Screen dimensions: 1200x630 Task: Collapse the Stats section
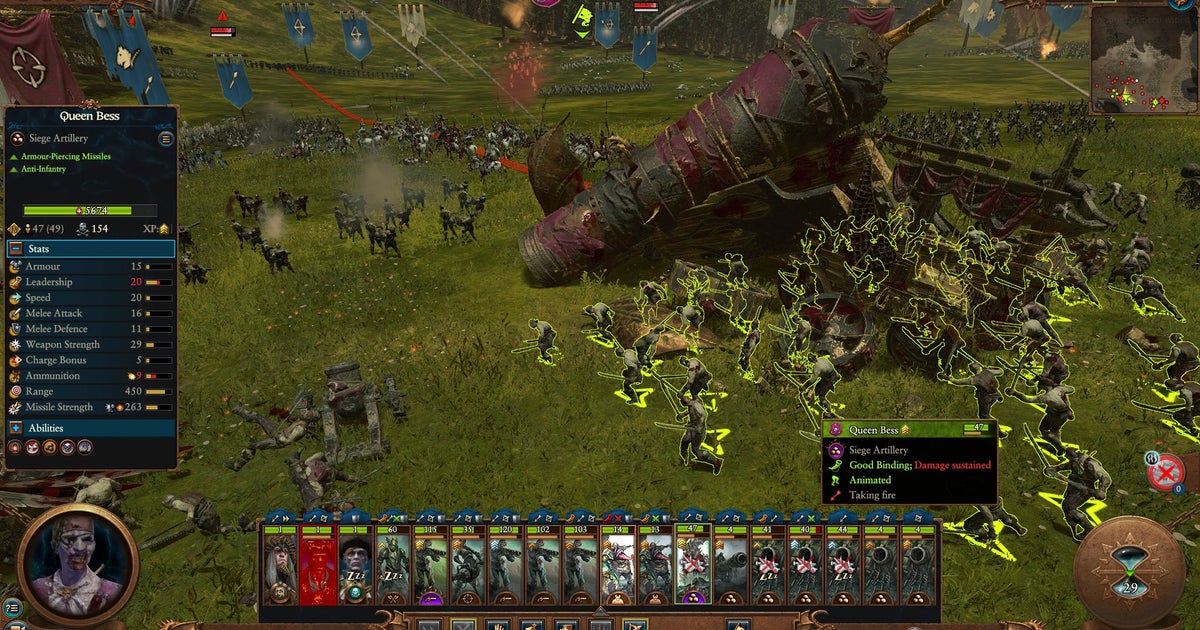pyautogui.click(x=16, y=249)
